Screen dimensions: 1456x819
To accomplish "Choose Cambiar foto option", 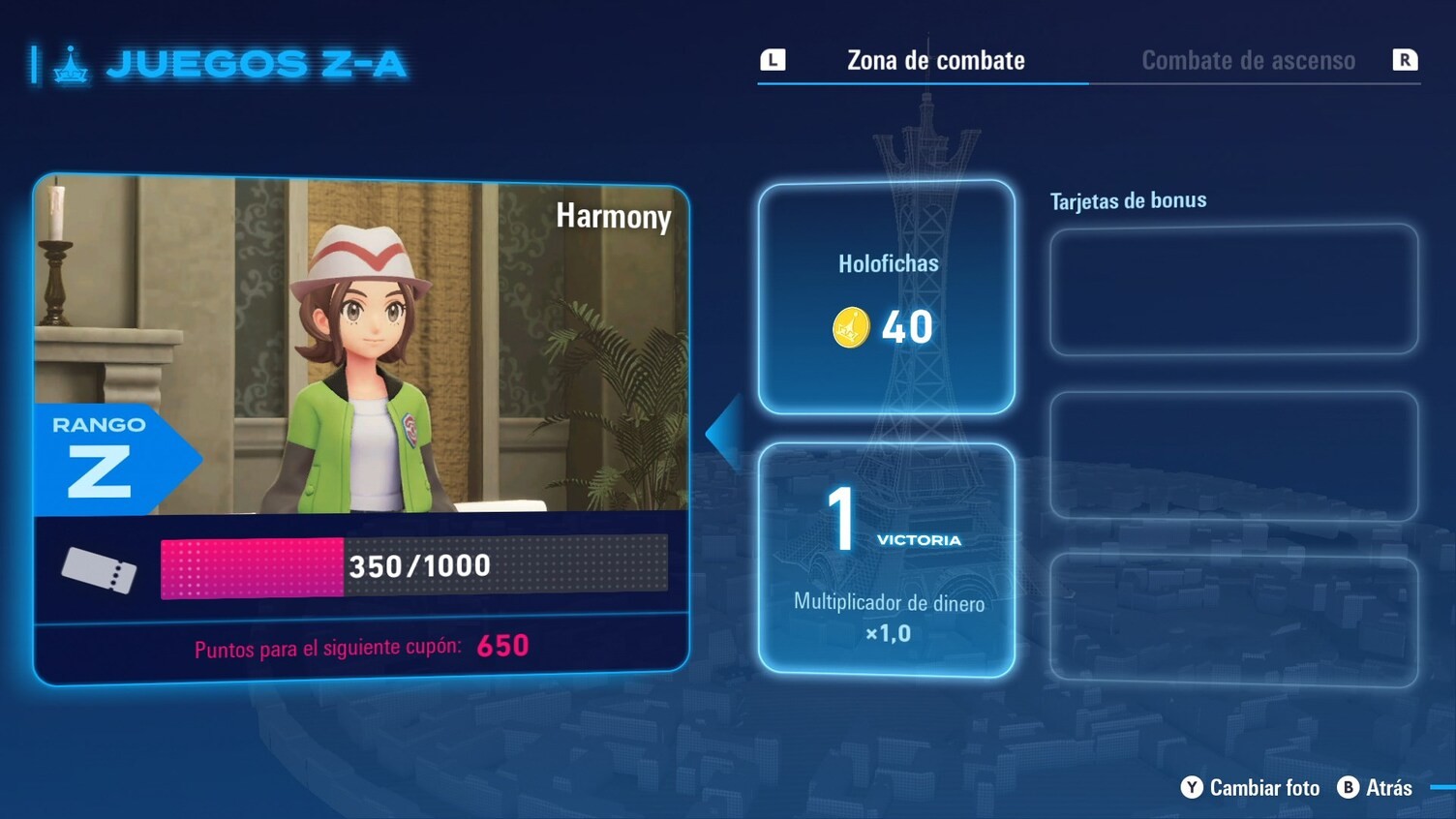I will (x=1251, y=788).
